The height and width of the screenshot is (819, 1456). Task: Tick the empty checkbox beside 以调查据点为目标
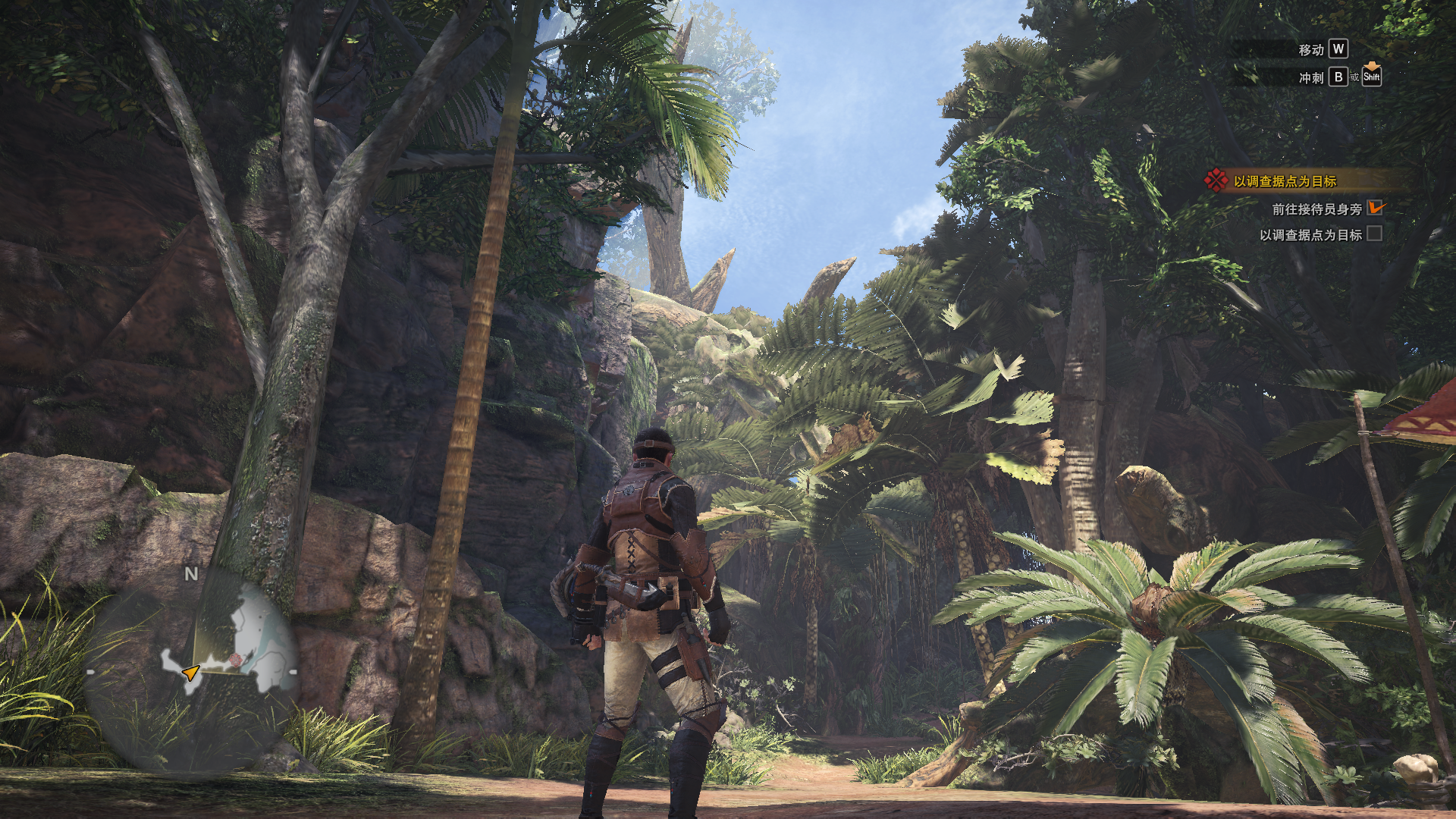point(1374,234)
